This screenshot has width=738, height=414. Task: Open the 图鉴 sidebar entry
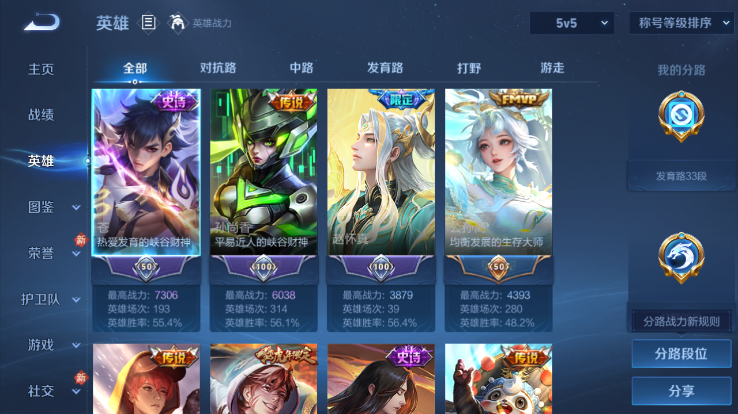[x=41, y=207]
